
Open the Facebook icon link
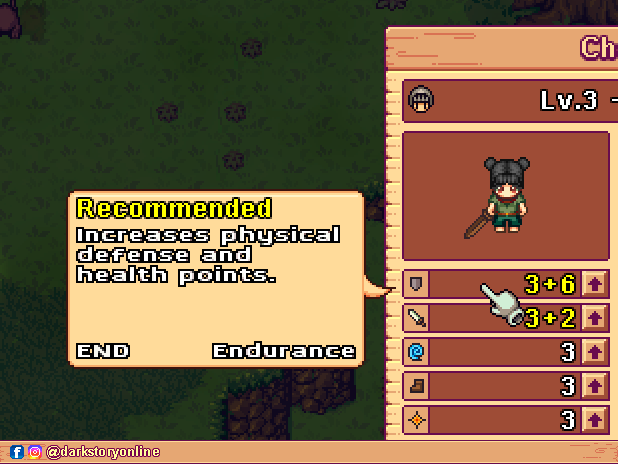(17, 452)
